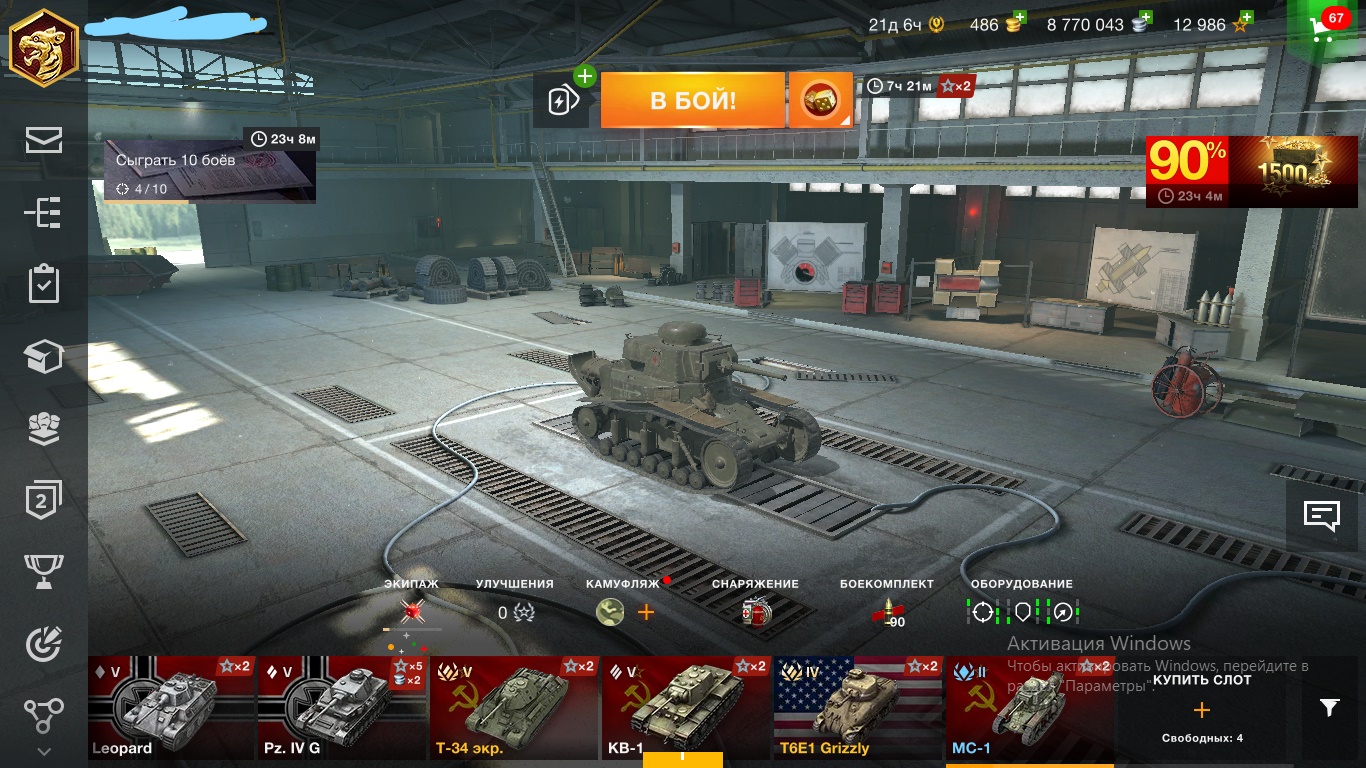
Task: Open the player profile tiger emblem
Action: pyautogui.click(x=43, y=49)
